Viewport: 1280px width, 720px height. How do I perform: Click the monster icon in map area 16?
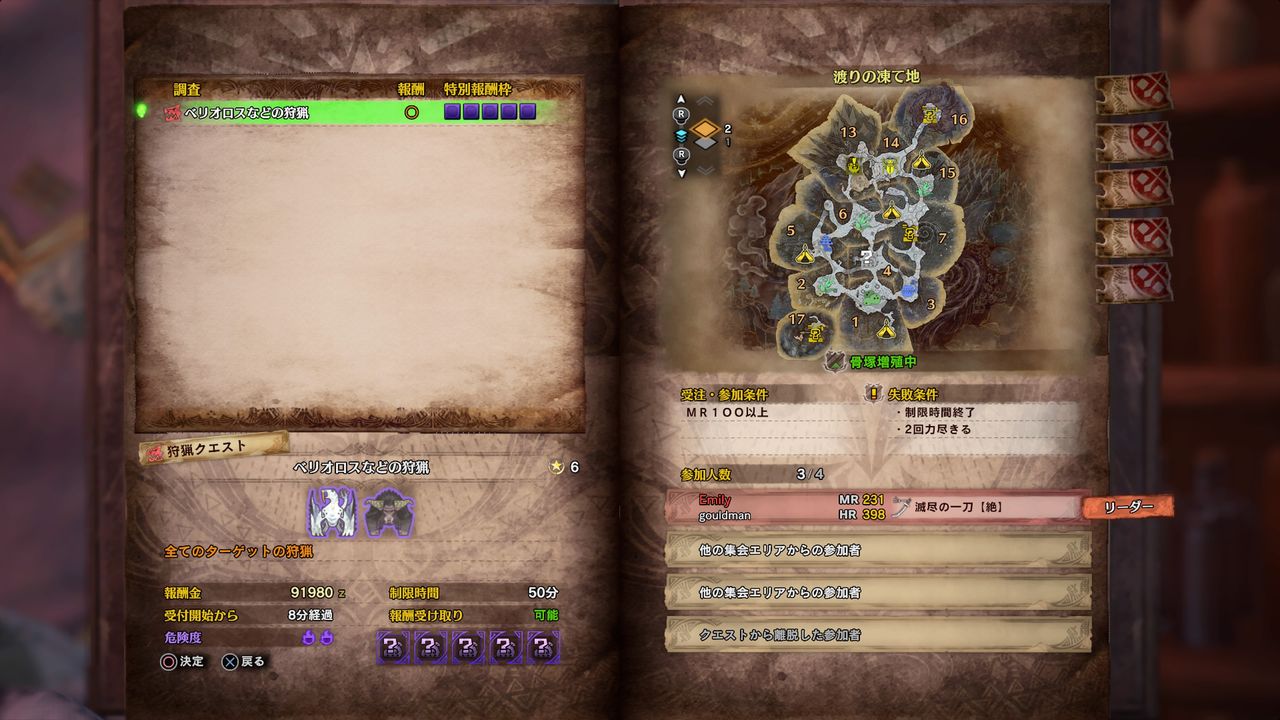pos(928,115)
